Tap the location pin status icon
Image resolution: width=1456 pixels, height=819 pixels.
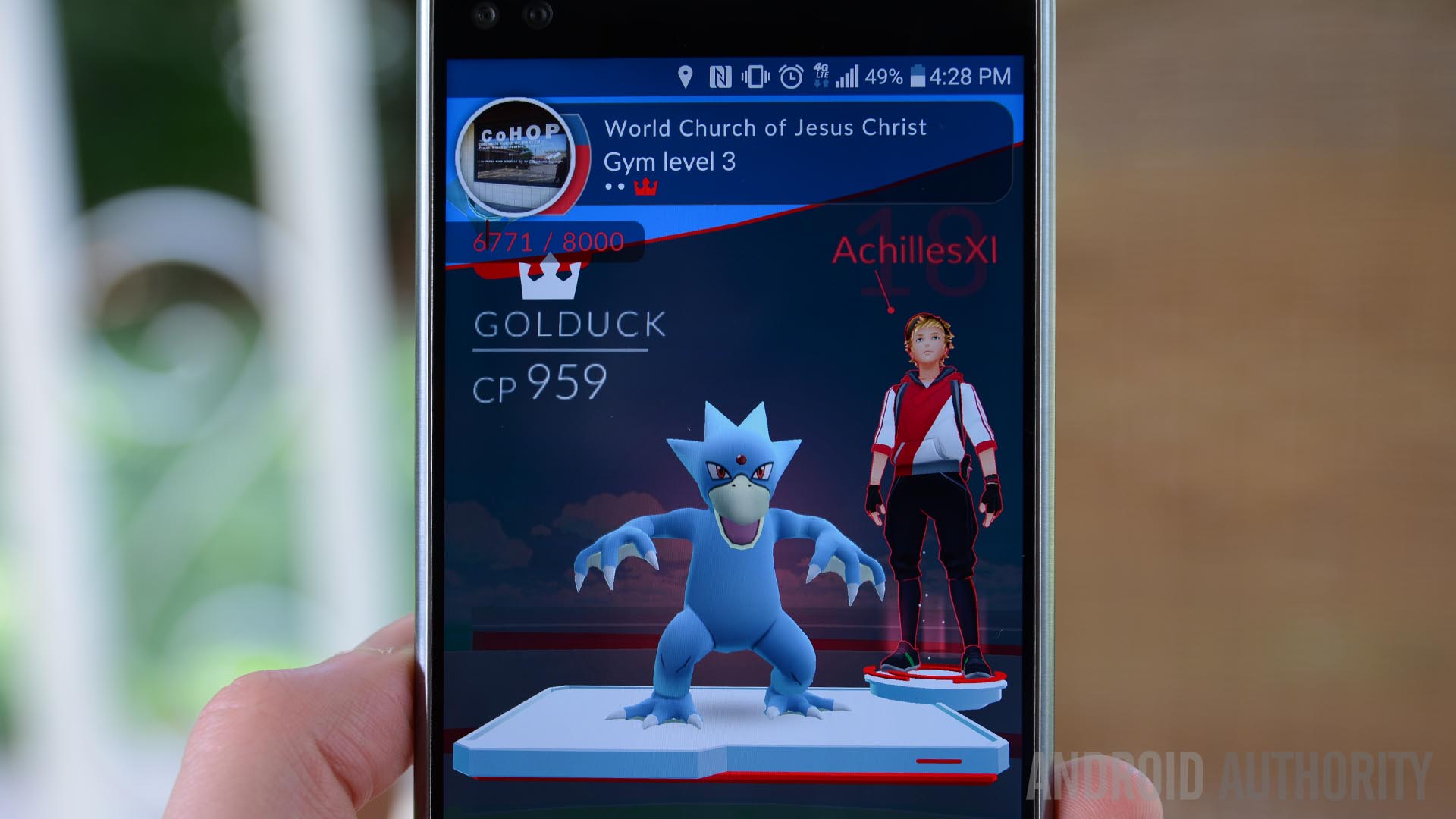(x=685, y=77)
